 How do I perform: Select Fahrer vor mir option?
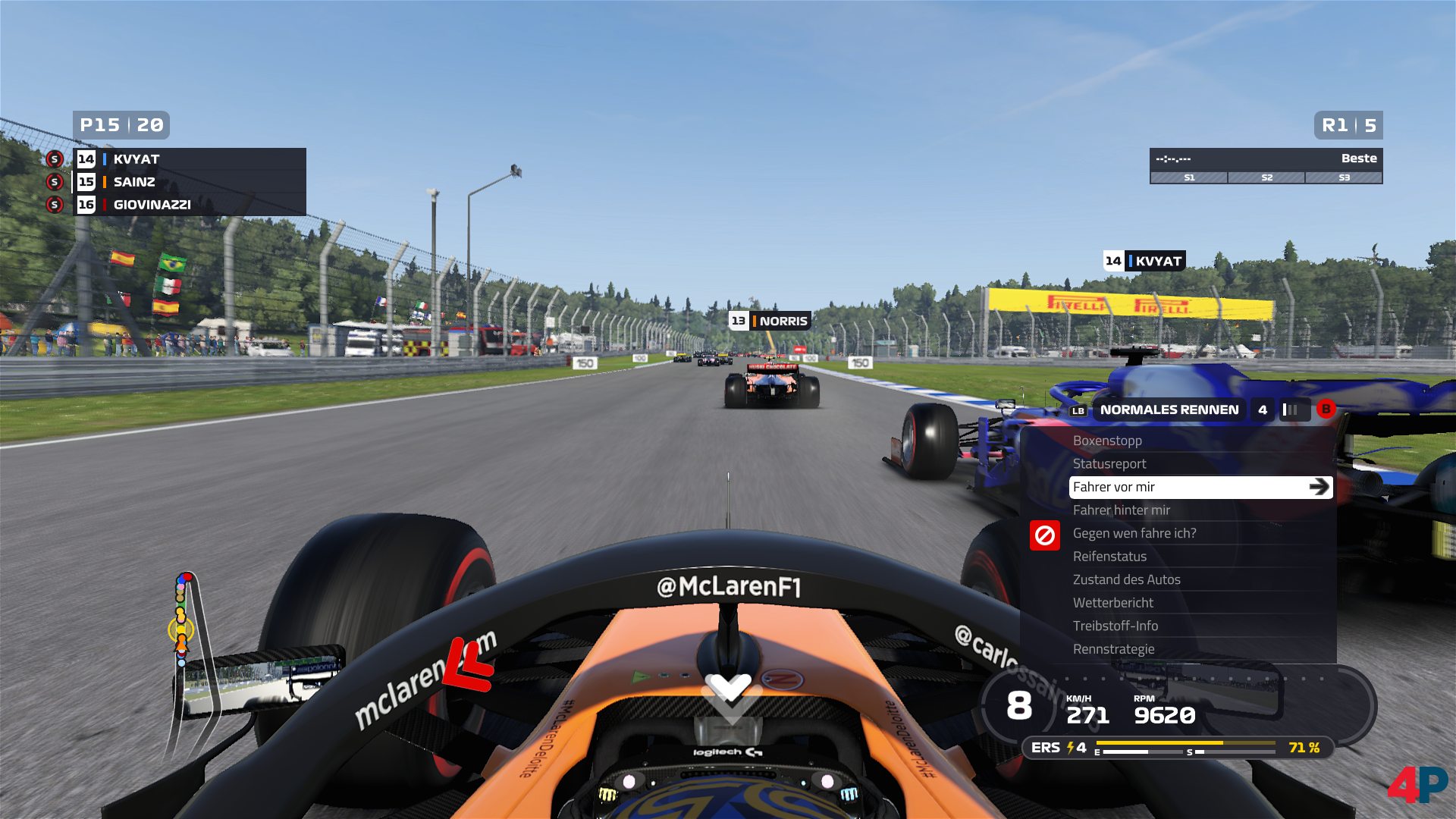[x=1114, y=487]
